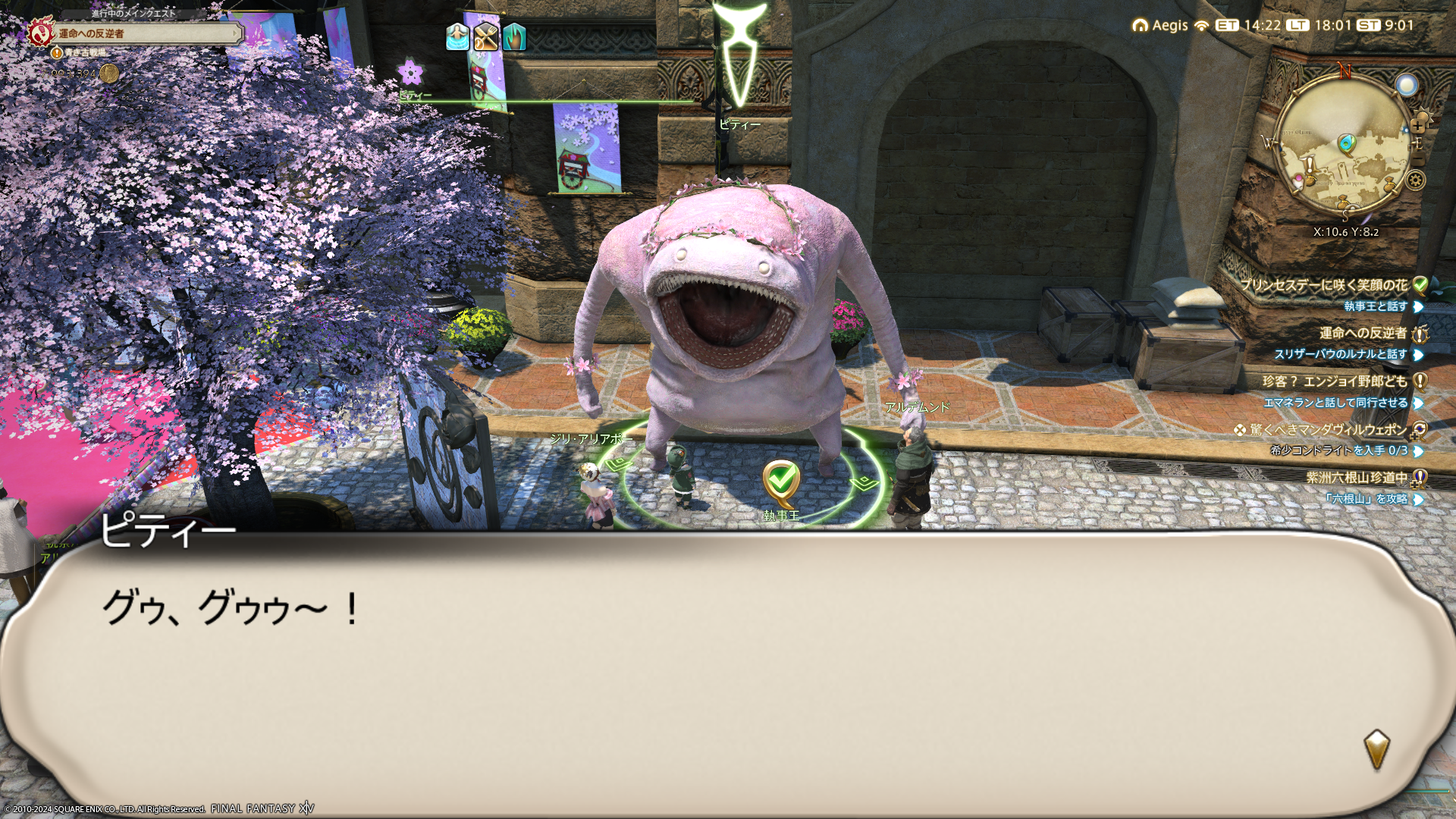This screenshot has height=819, width=1456.
Task: Click the gil coin currency icon
Action: point(109,74)
